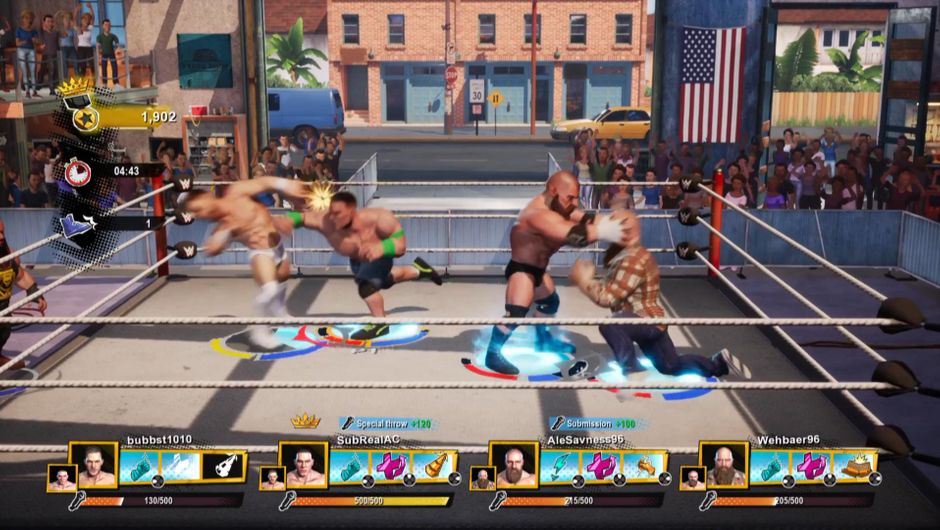Trigger AleSavness96's orange fist power-up
Image resolution: width=940 pixels, height=530 pixels.
click(x=645, y=466)
